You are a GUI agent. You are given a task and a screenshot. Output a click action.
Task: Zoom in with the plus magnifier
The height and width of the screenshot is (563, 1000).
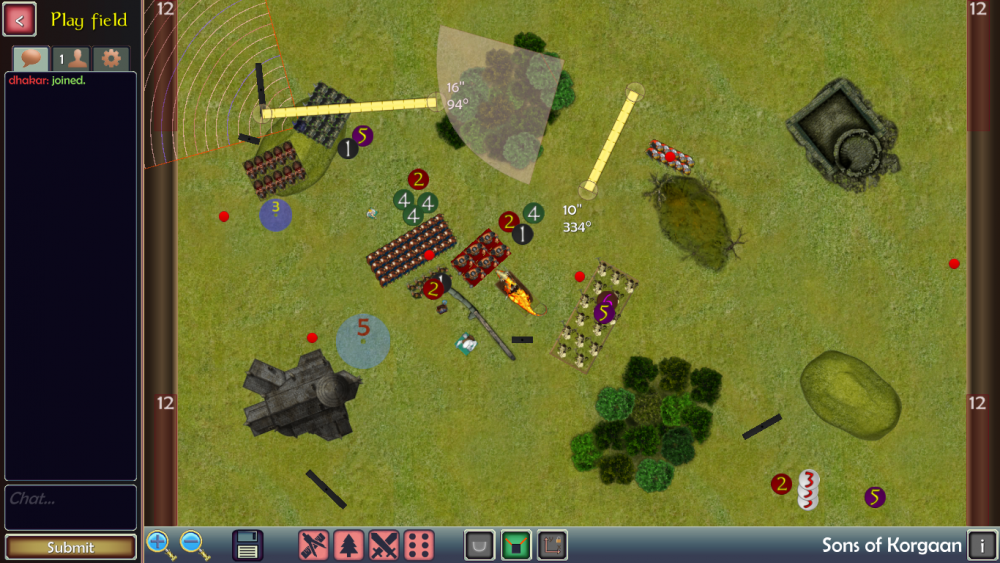[159, 545]
